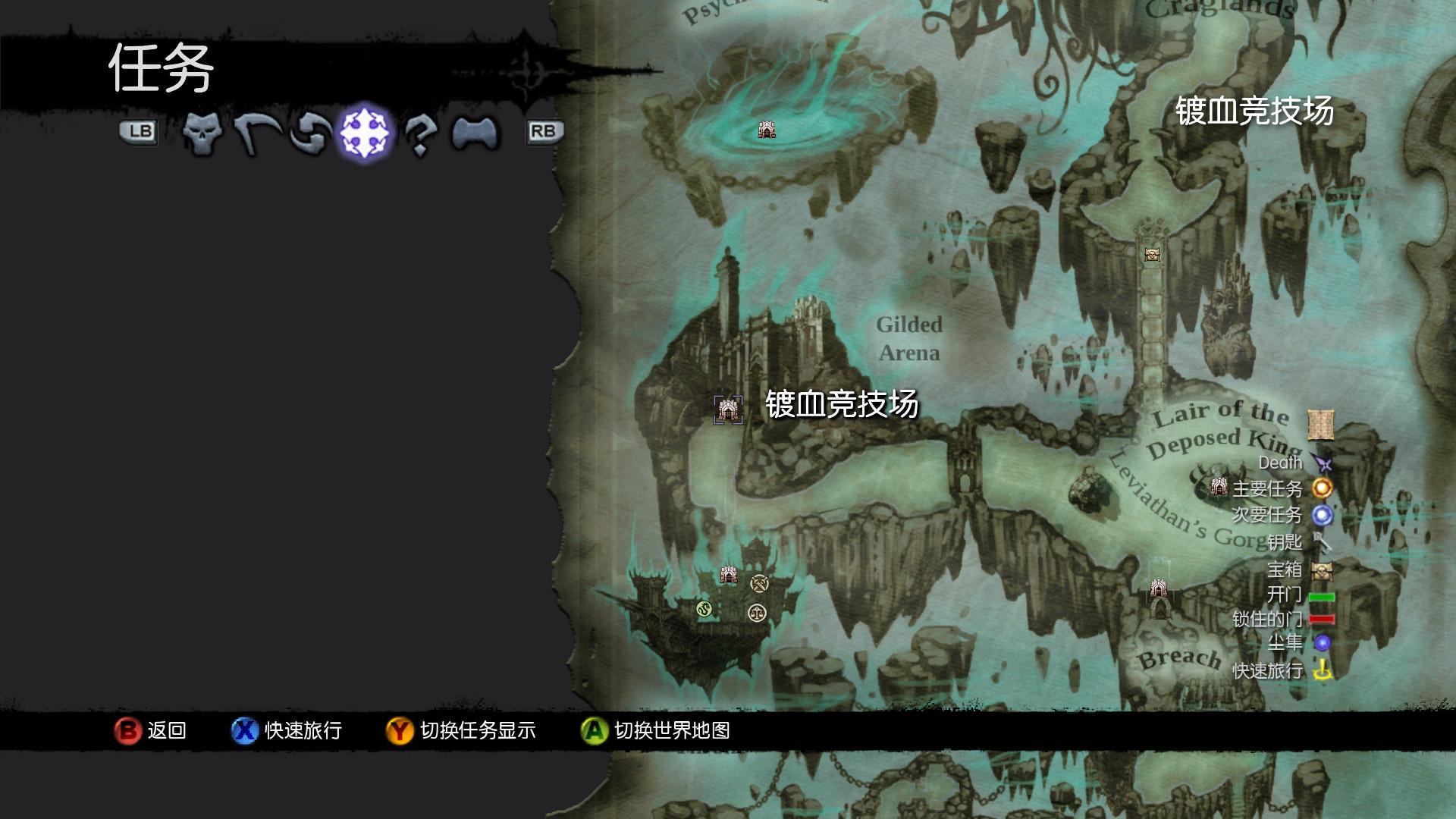The height and width of the screenshot is (819, 1456).
Task: Switch to the gamepad options tab
Action: [475, 133]
